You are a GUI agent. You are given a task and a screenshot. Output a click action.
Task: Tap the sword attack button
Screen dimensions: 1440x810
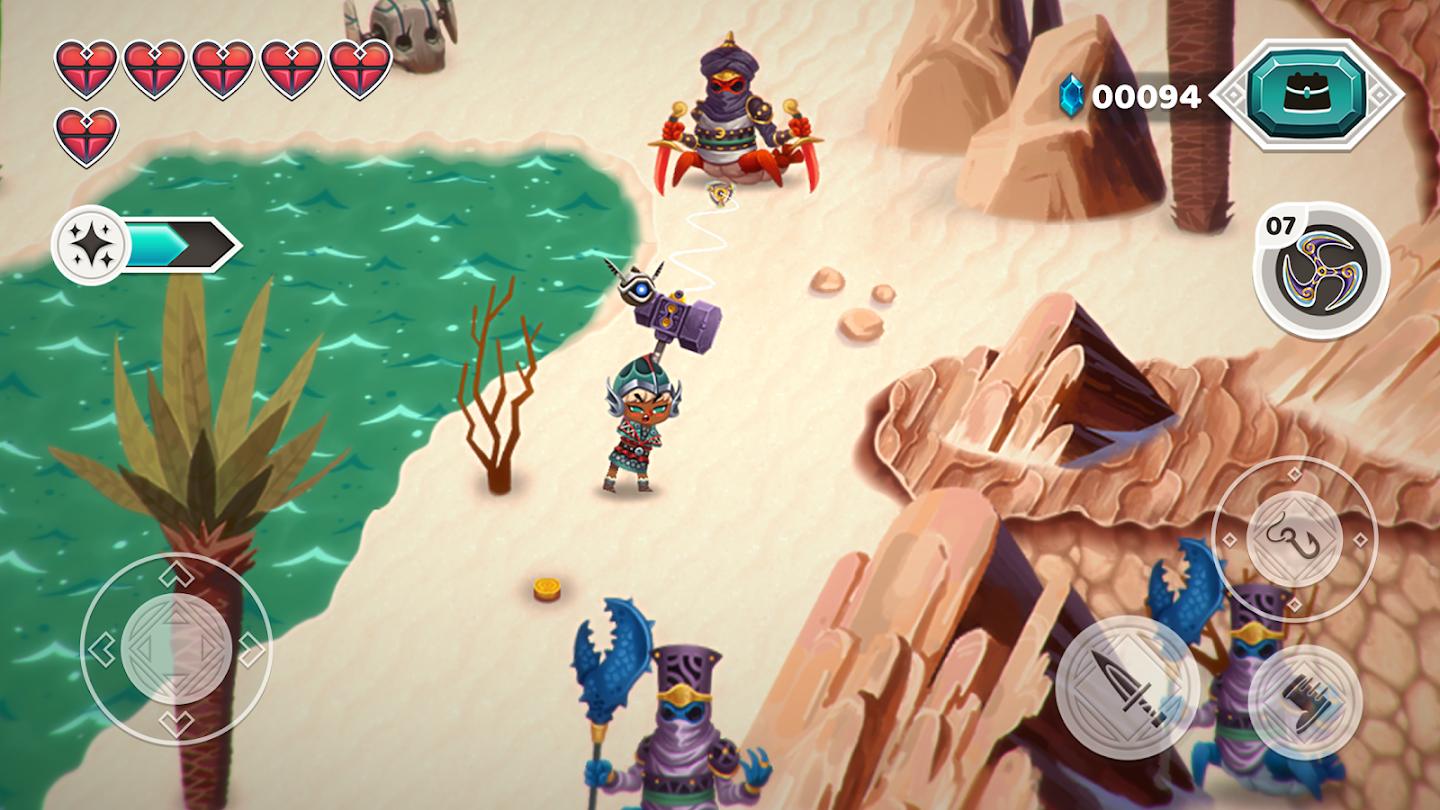point(1128,687)
